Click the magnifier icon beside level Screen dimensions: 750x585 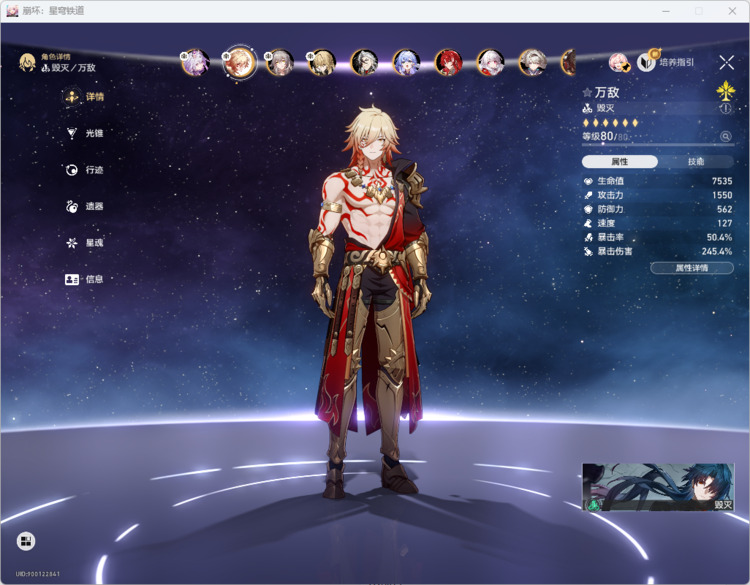(726, 136)
